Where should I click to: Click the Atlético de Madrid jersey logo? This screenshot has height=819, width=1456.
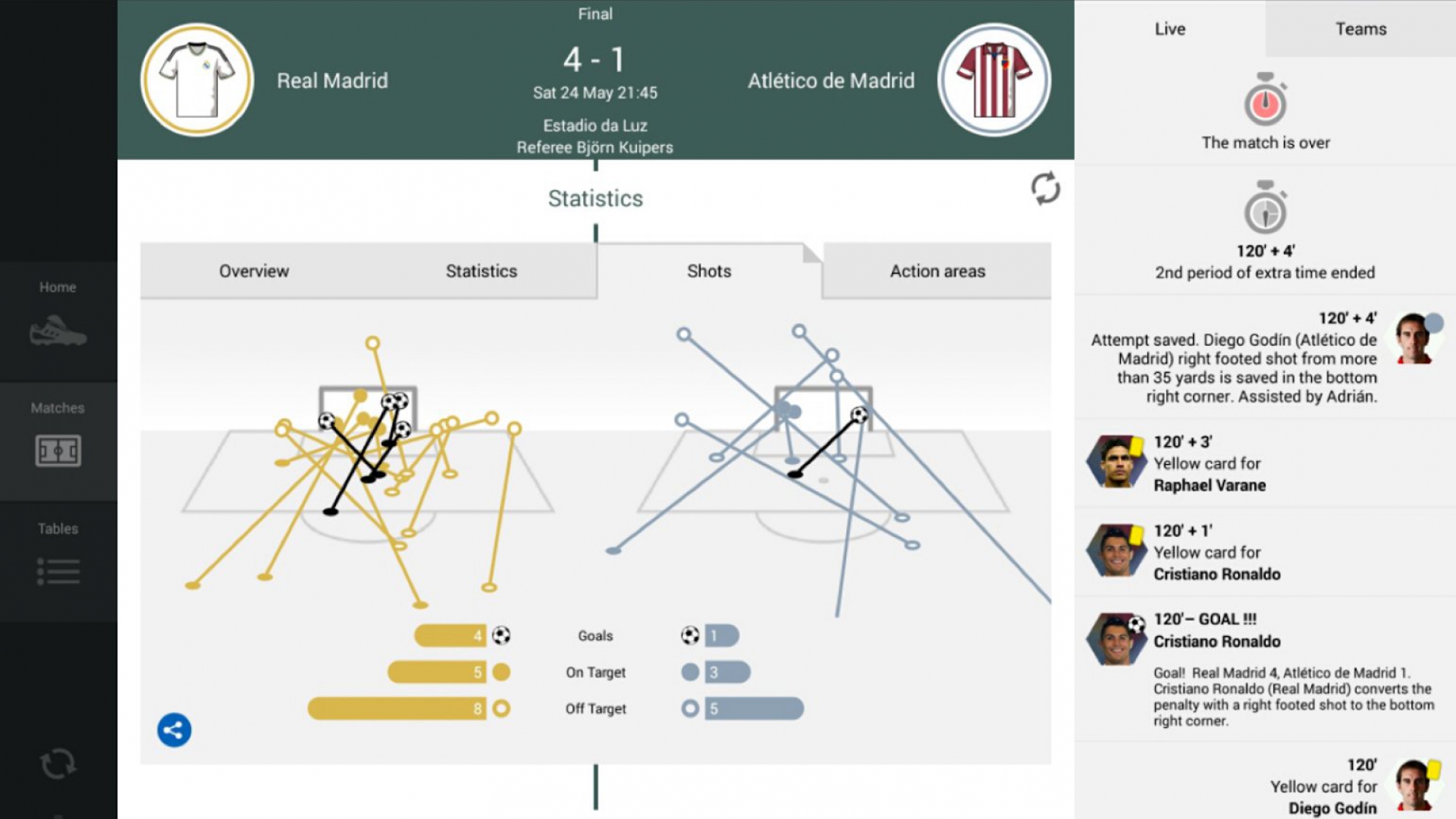pos(993,78)
